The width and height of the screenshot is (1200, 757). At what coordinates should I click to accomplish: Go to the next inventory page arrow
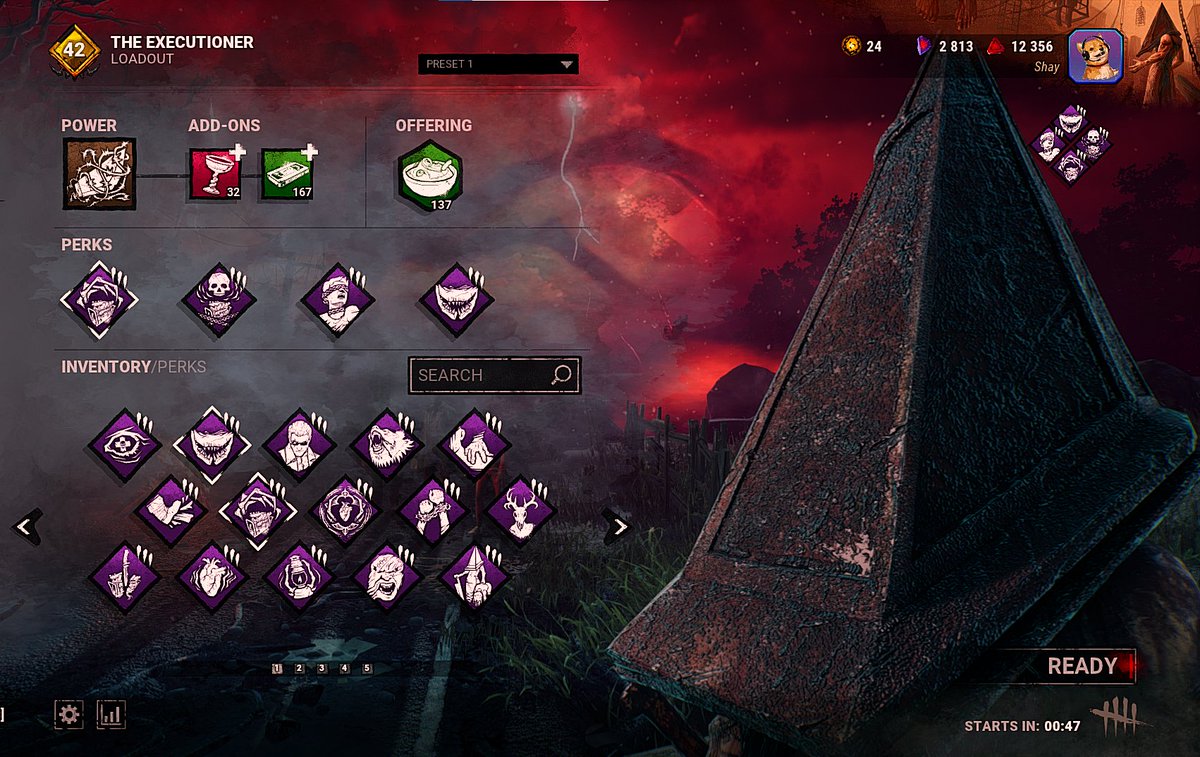(x=620, y=526)
